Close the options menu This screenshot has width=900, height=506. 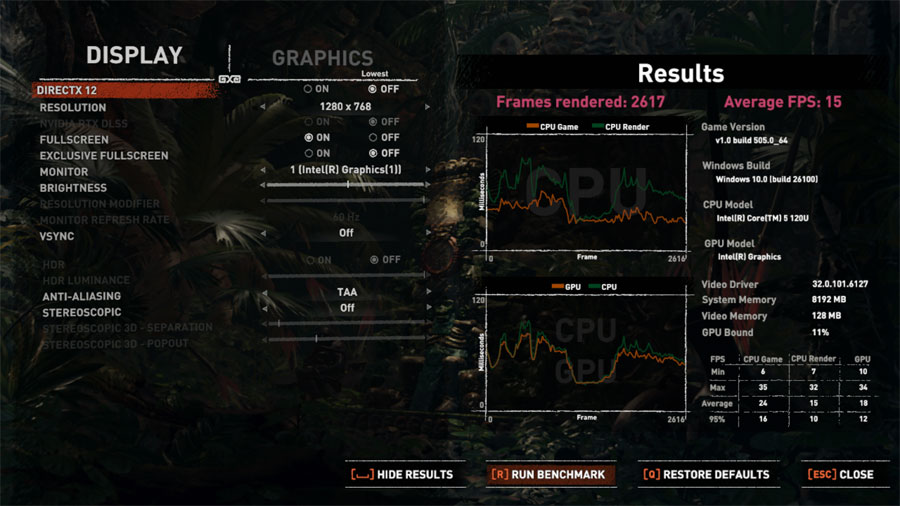click(x=844, y=474)
